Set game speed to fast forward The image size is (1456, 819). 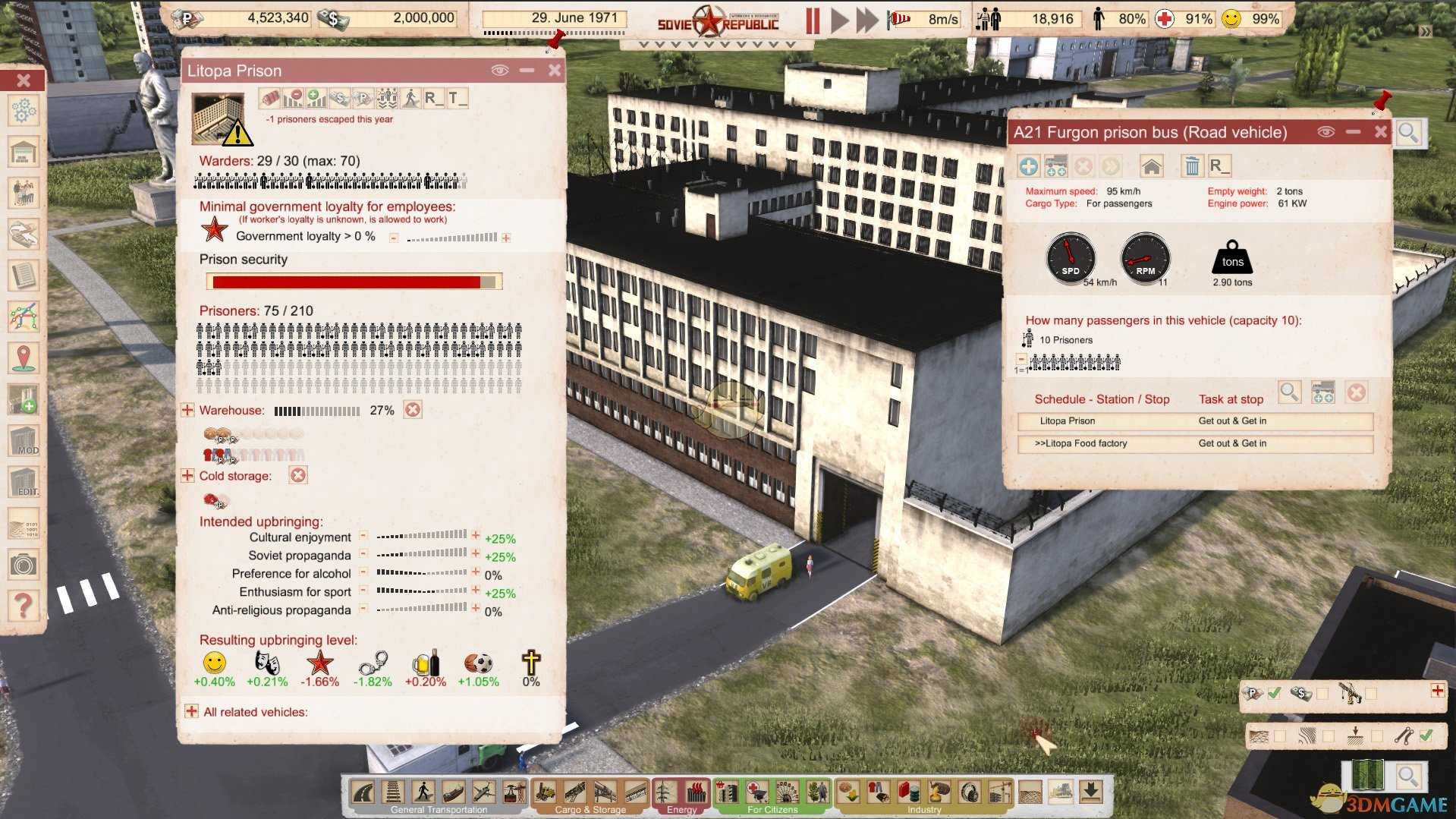(x=866, y=20)
